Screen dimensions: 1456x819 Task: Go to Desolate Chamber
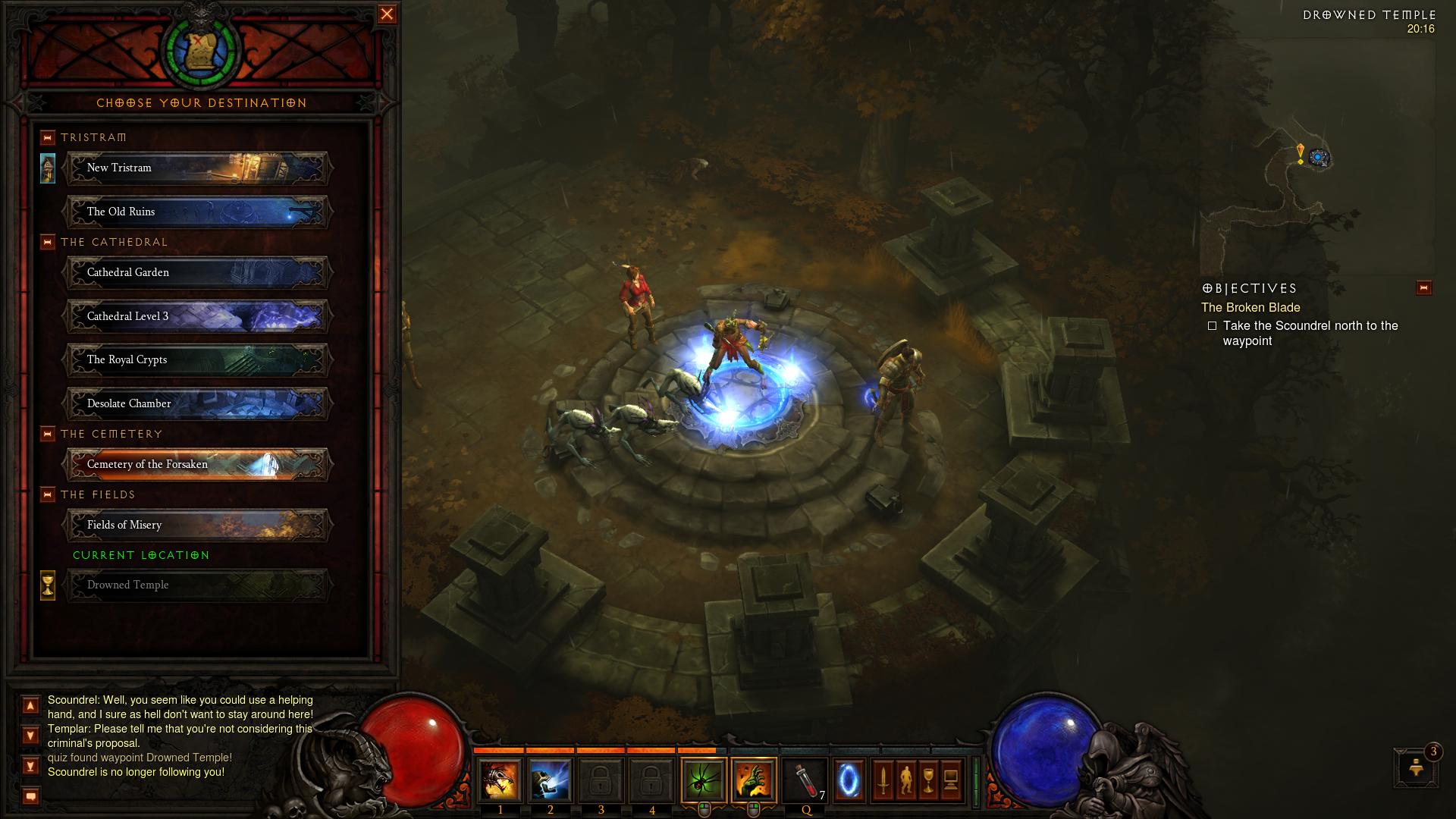tap(197, 403)
